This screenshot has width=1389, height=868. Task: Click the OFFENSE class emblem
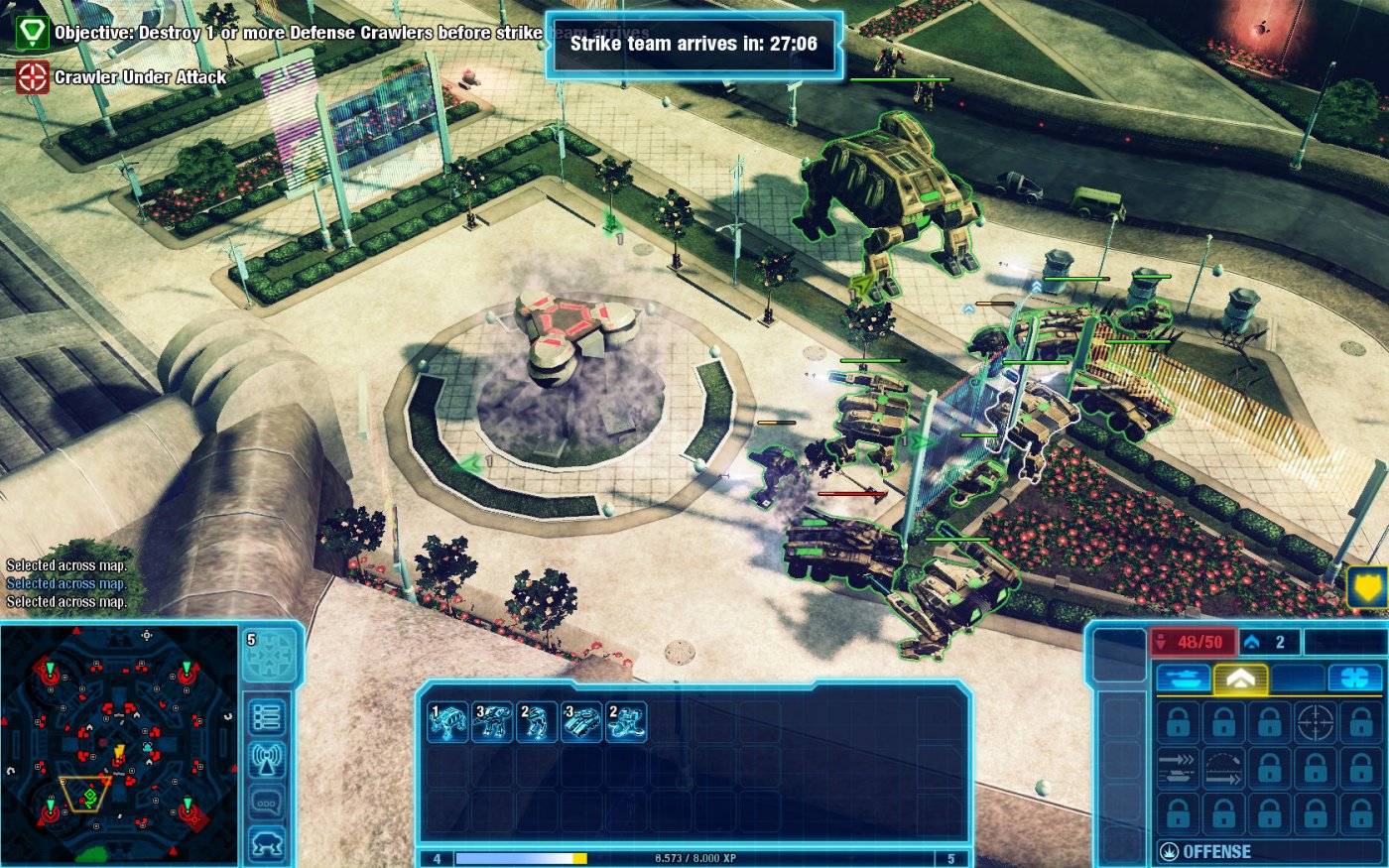(1171, 851)
